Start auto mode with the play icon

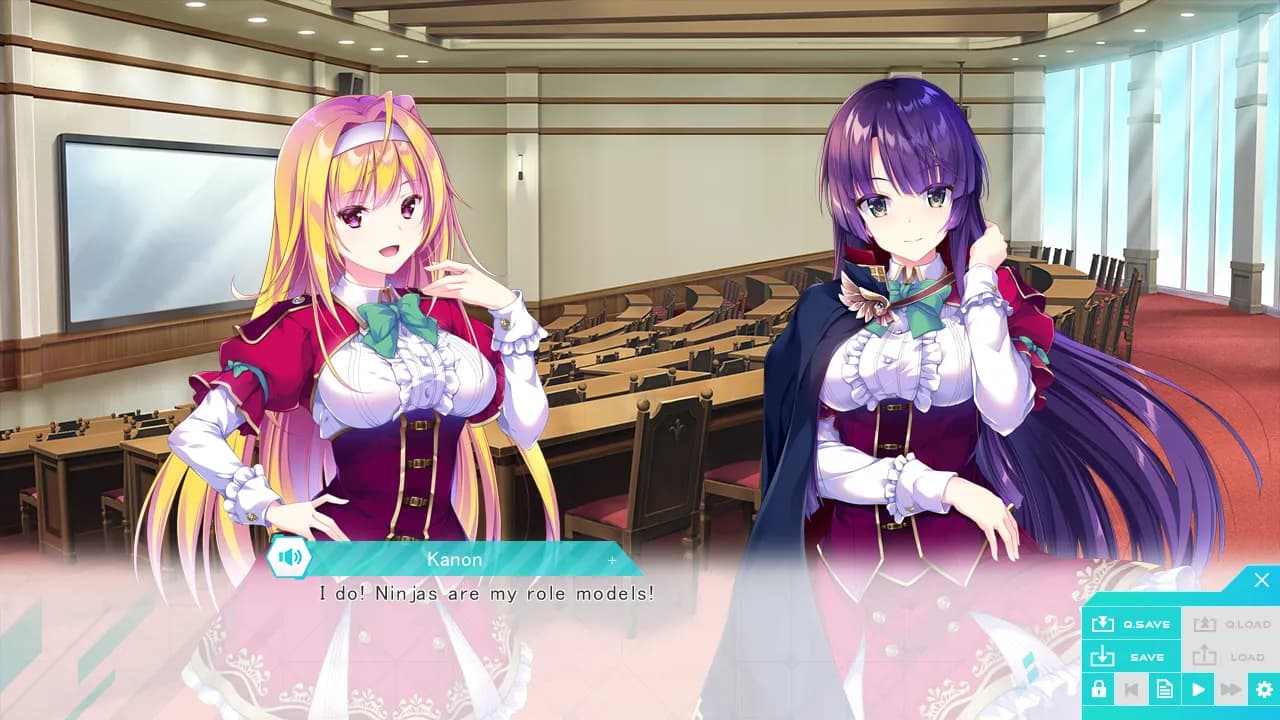click(1198, 689)
